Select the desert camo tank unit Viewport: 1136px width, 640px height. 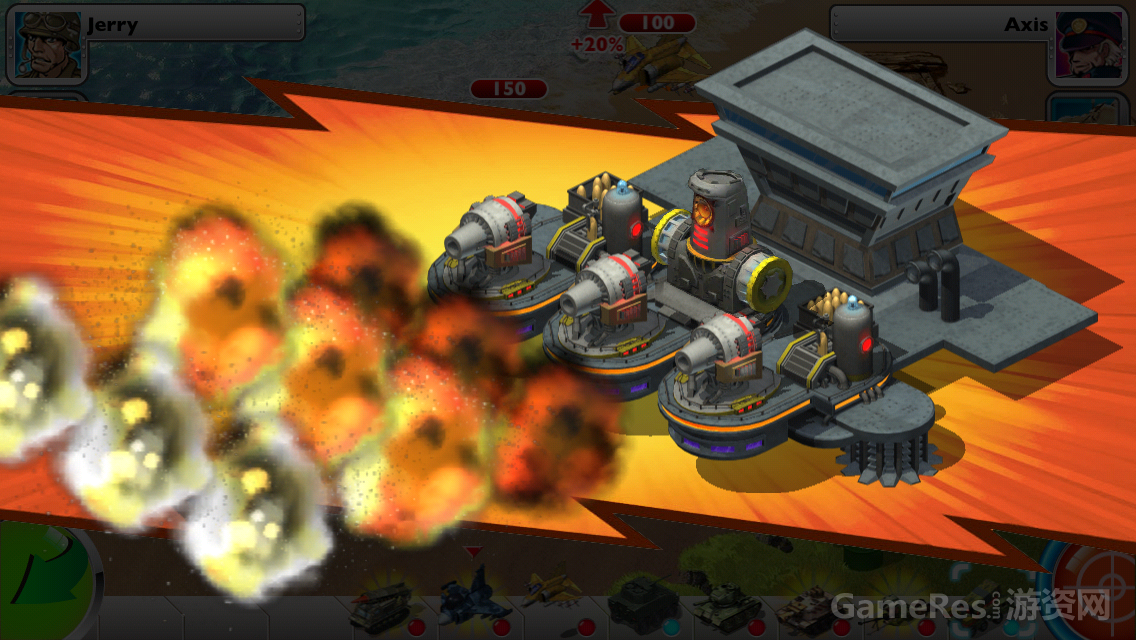pyautogui.click(x=808, y=605)
